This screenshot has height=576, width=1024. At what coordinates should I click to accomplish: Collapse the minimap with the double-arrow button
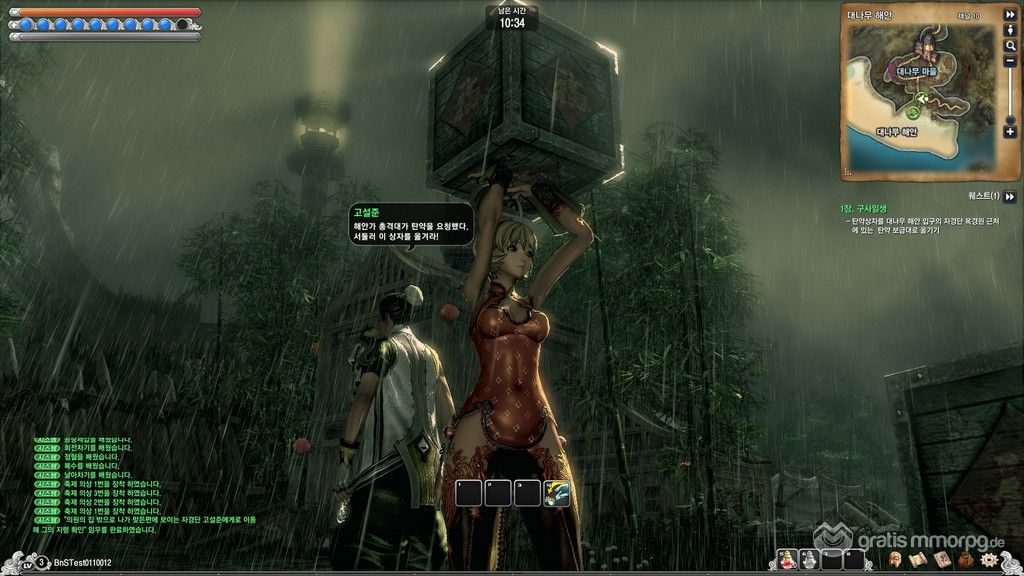(1010, 15)
